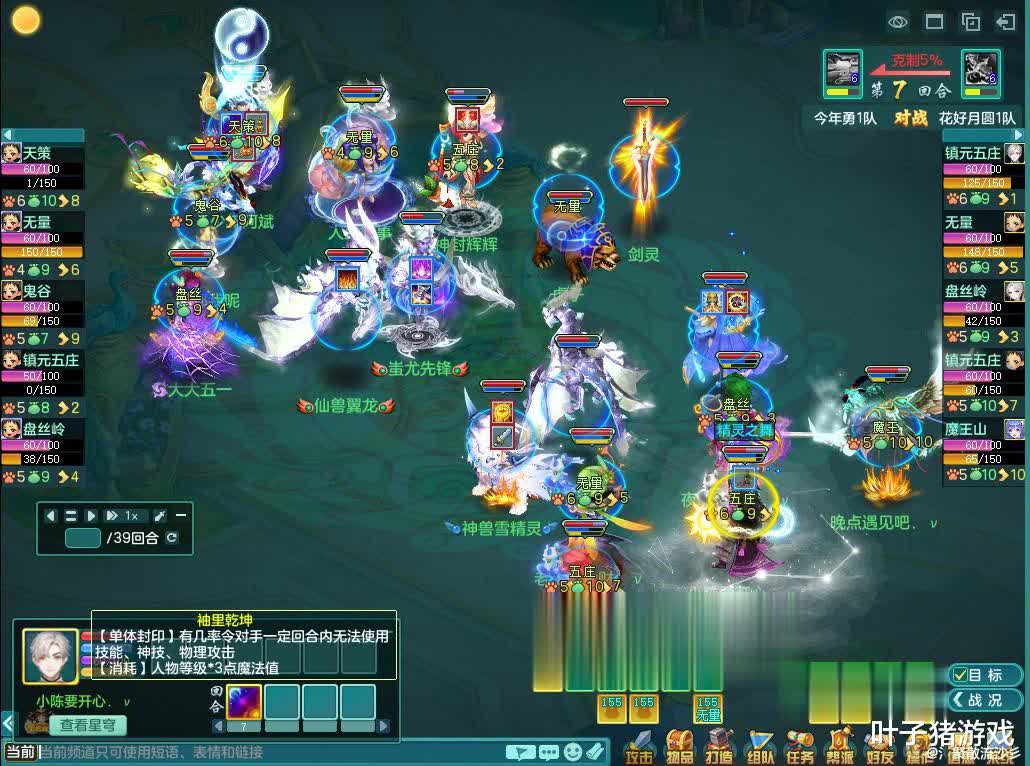
Task: Expand the 战况 battle status panel
Action: [985, 700]
